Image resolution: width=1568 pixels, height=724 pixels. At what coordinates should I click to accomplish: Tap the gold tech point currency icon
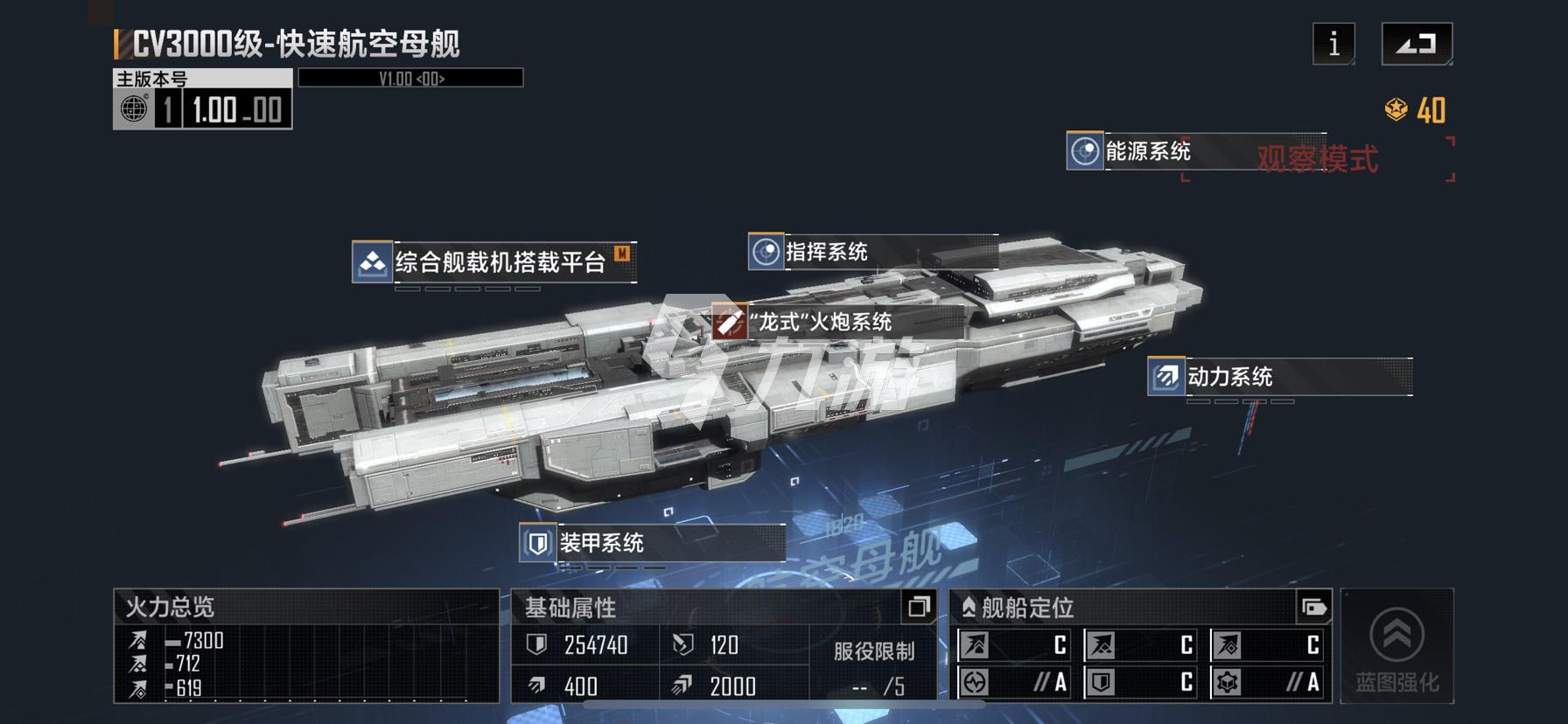coord(1396,110)
